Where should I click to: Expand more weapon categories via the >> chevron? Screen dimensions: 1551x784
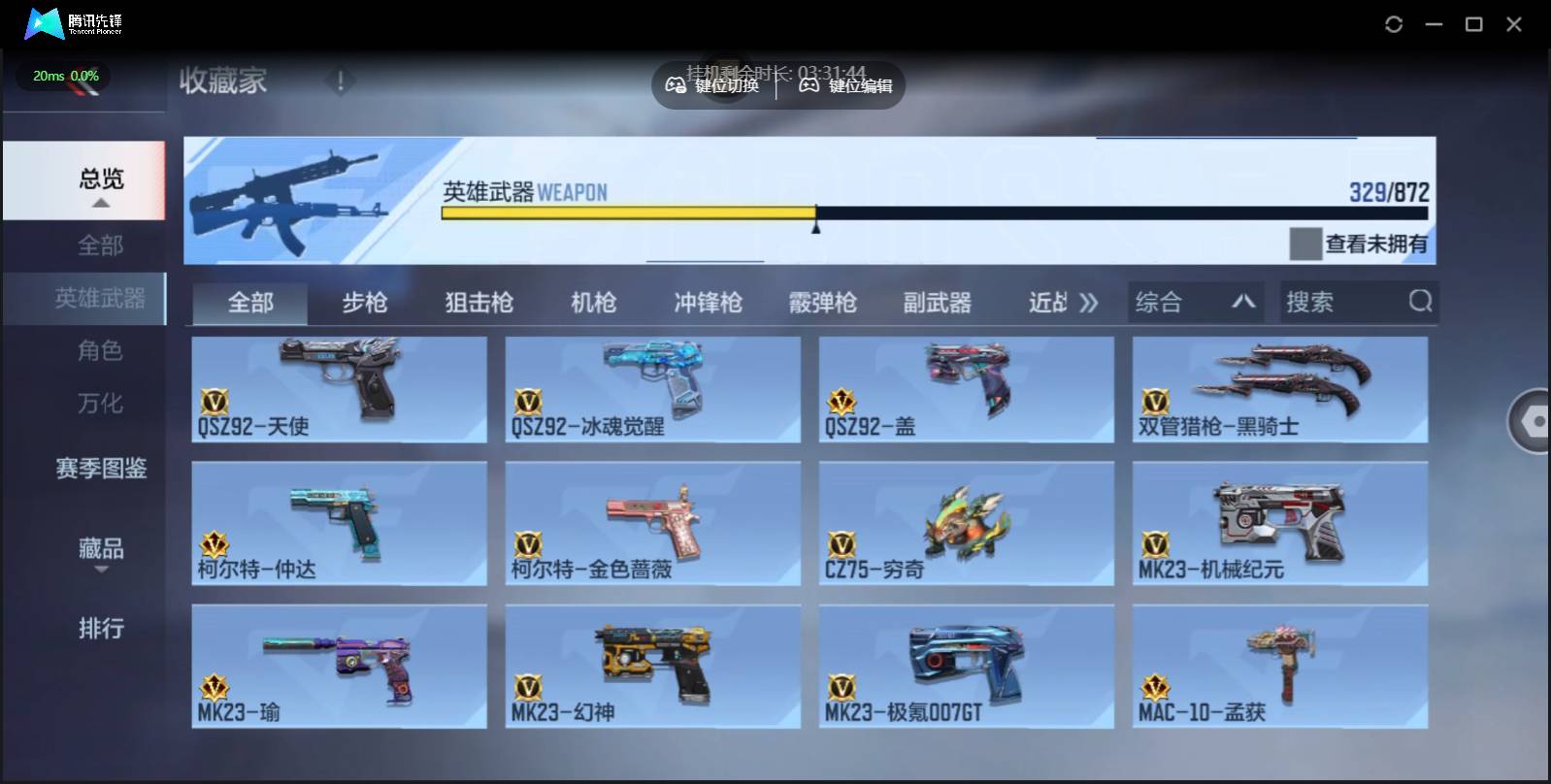[x=1089, y=302]
